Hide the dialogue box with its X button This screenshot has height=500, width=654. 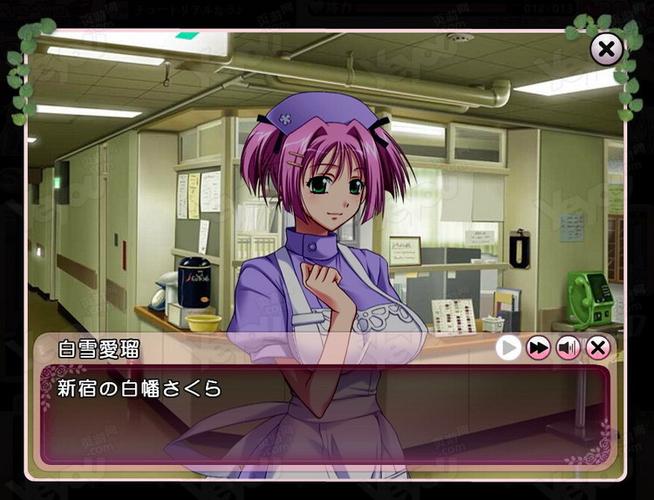click(598, 348)
